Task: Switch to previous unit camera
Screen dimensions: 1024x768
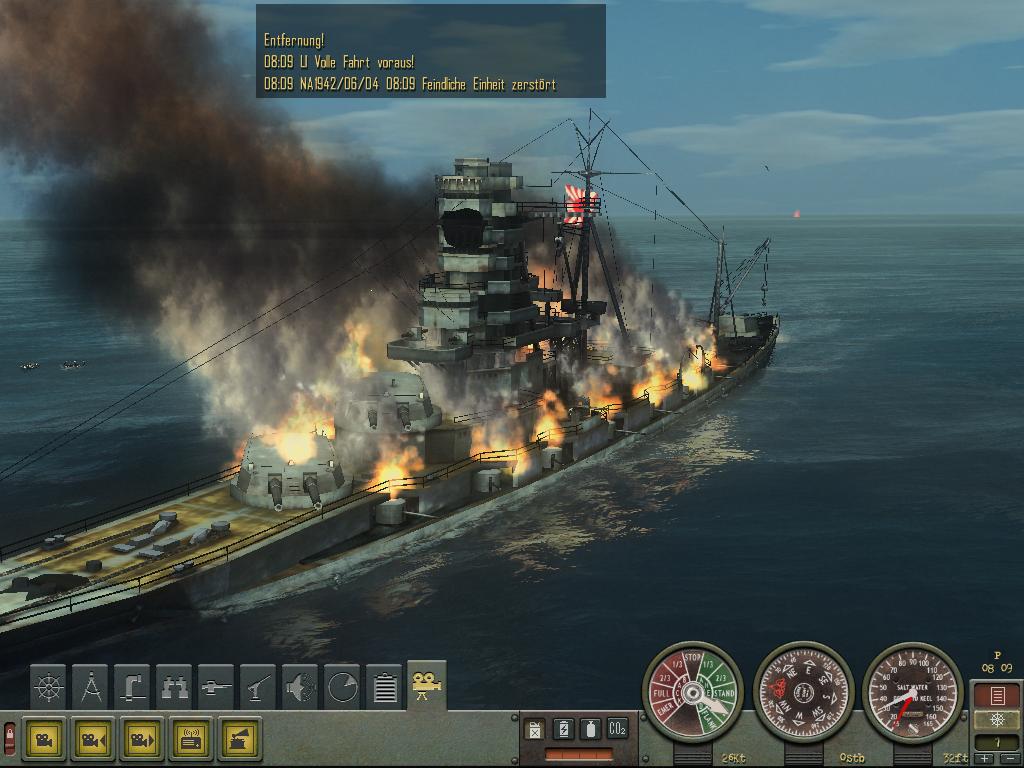Action: coord(92,740)
